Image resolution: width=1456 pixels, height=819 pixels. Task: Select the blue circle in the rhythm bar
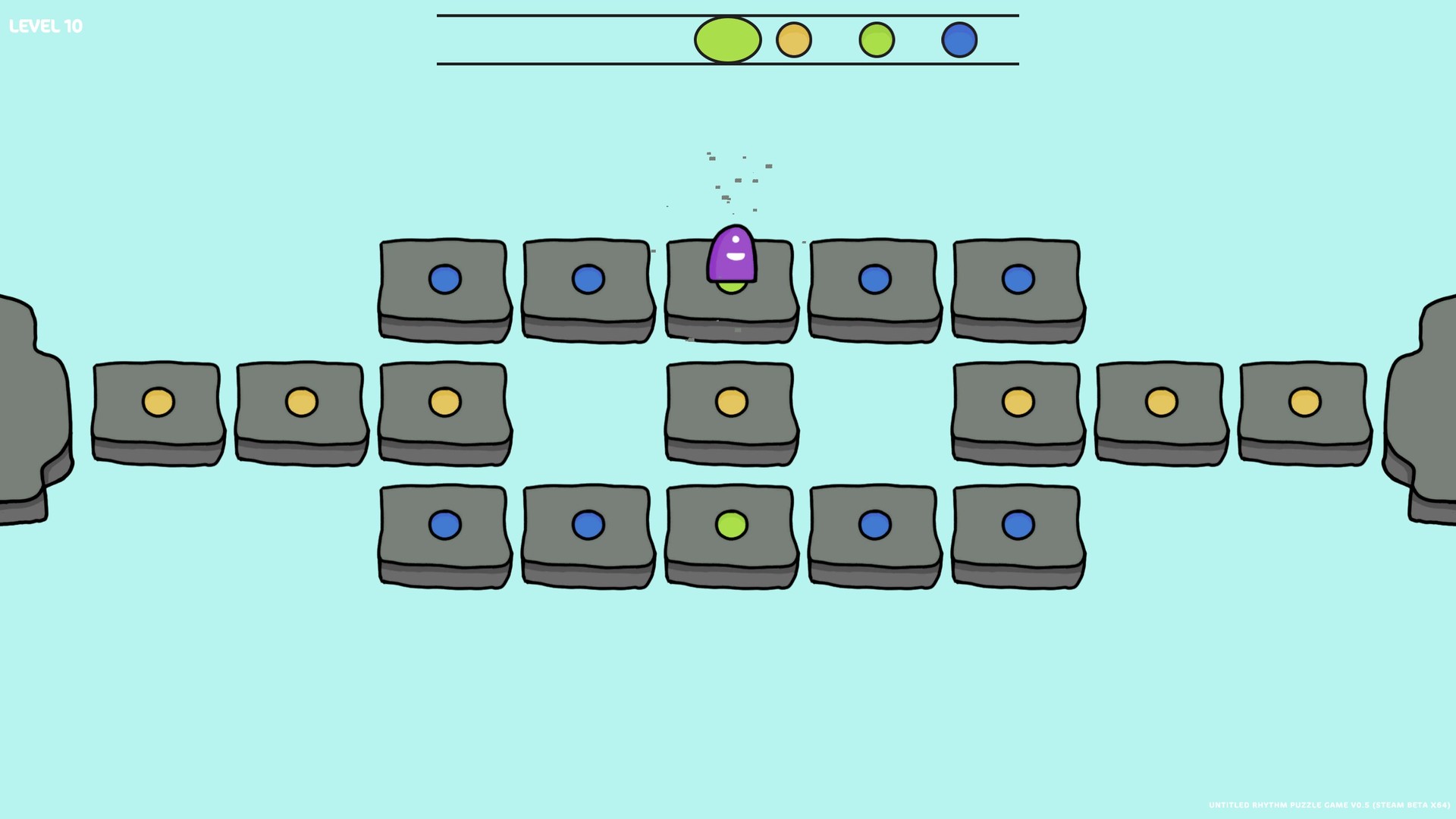[x=959, y=42]
